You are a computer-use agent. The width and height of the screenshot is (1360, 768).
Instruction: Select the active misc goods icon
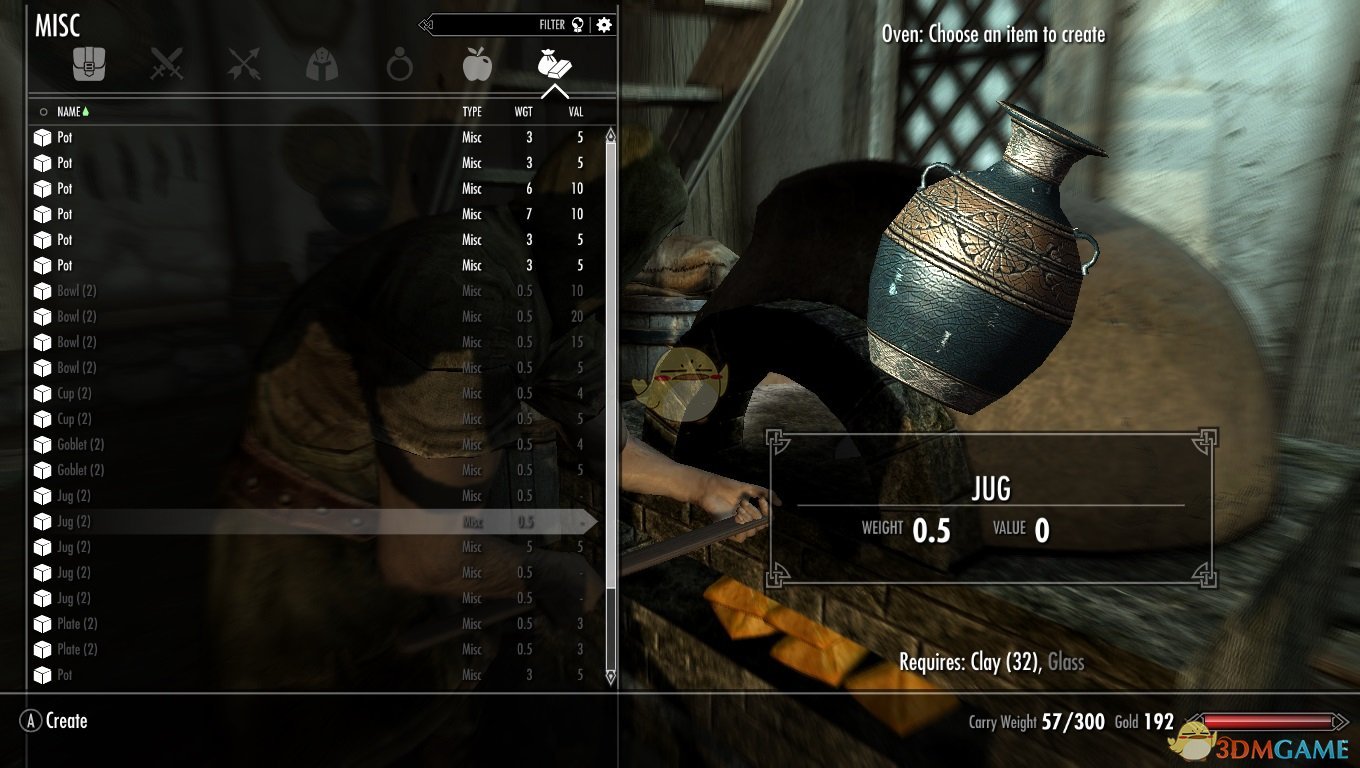pos(554,63)
